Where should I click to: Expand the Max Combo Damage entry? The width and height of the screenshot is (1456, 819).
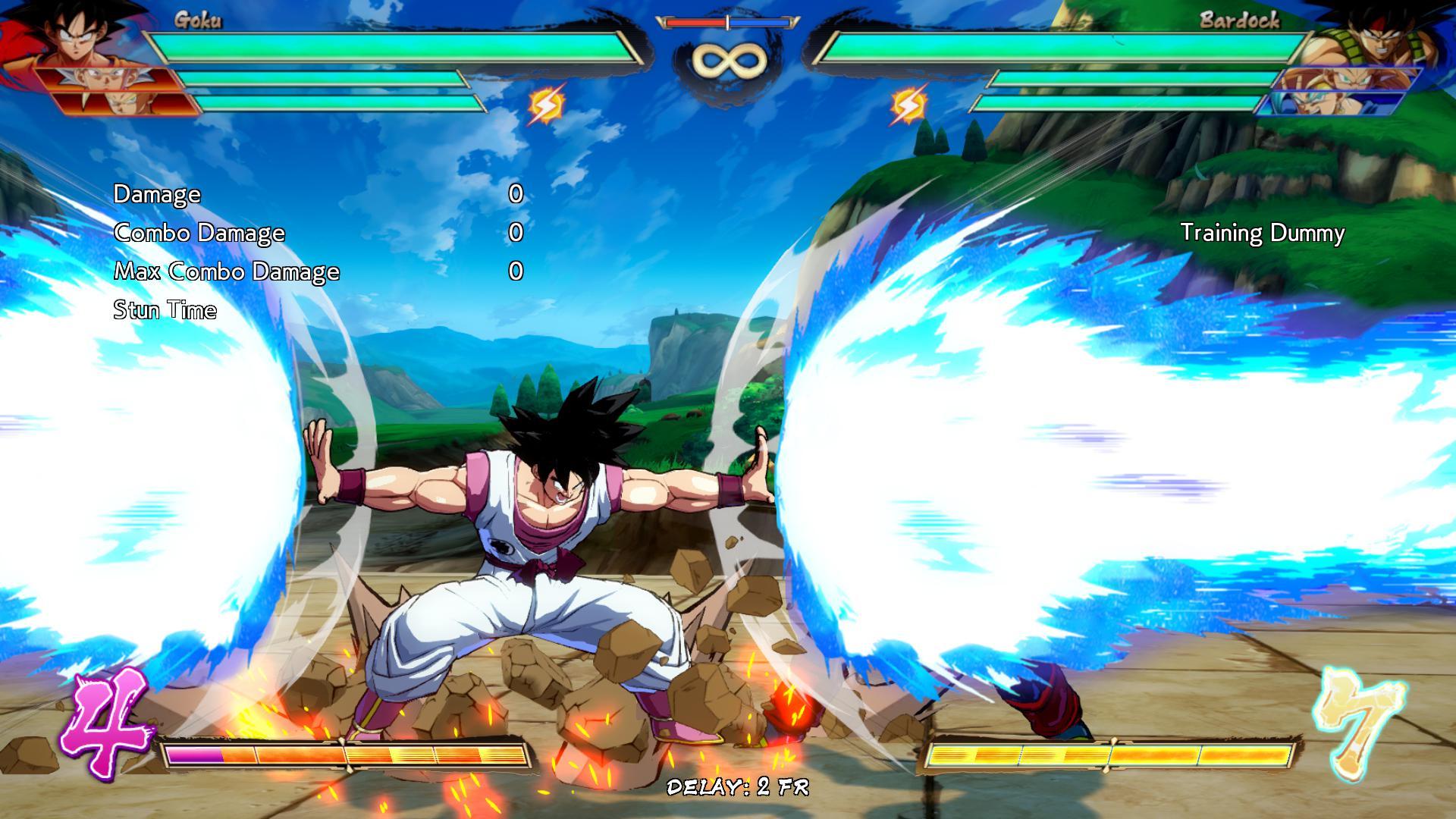tap(226, 271)
